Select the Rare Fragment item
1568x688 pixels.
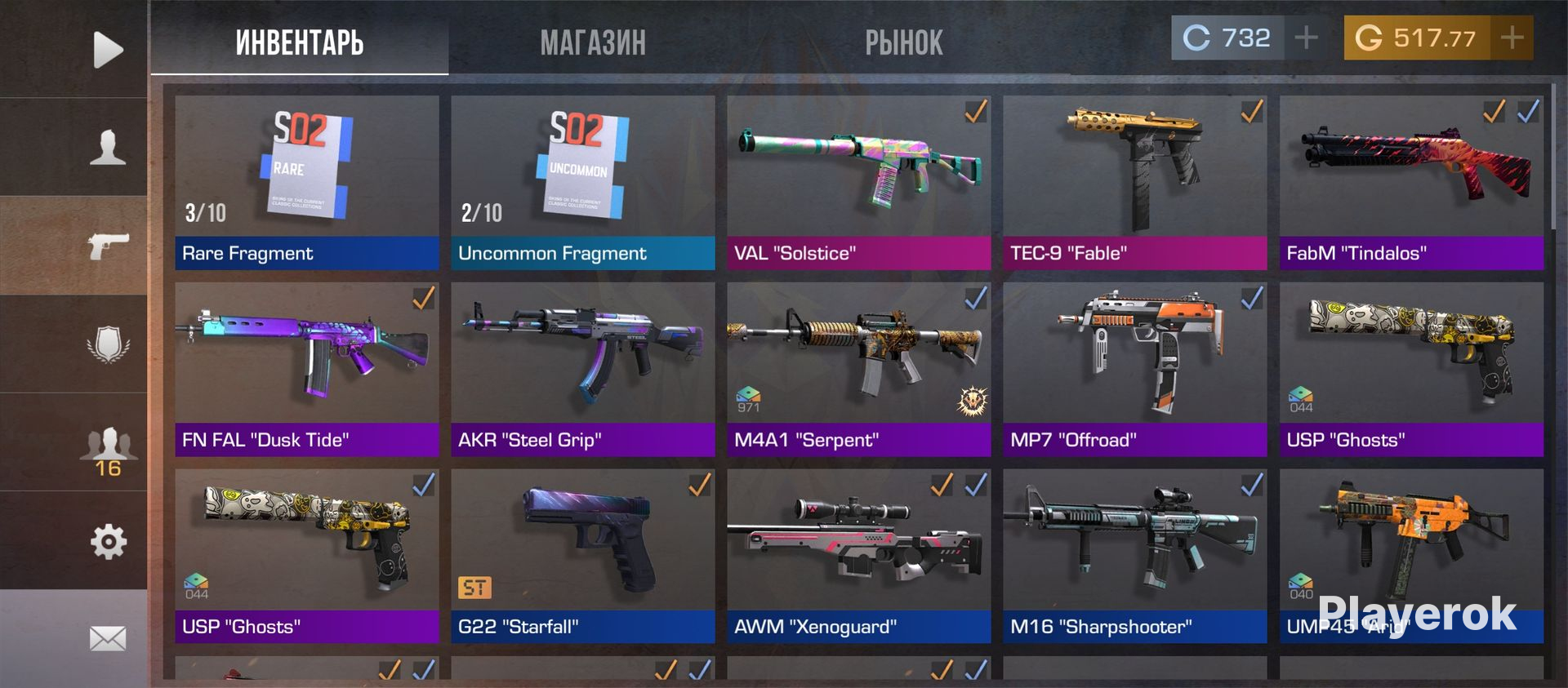point(307,182)
